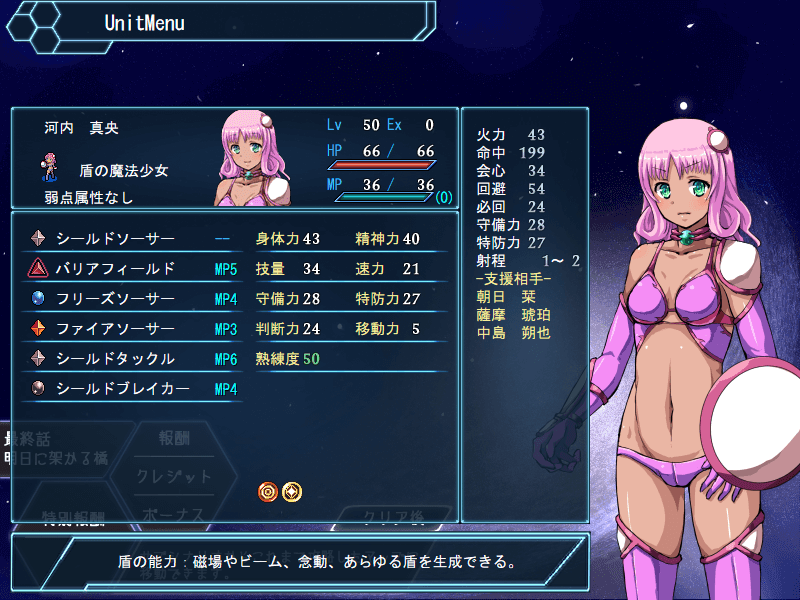Choose the バリアフィールド skill
Image resolution: width=800 pixels, height=600 pixels.
(x=115, y=269)
